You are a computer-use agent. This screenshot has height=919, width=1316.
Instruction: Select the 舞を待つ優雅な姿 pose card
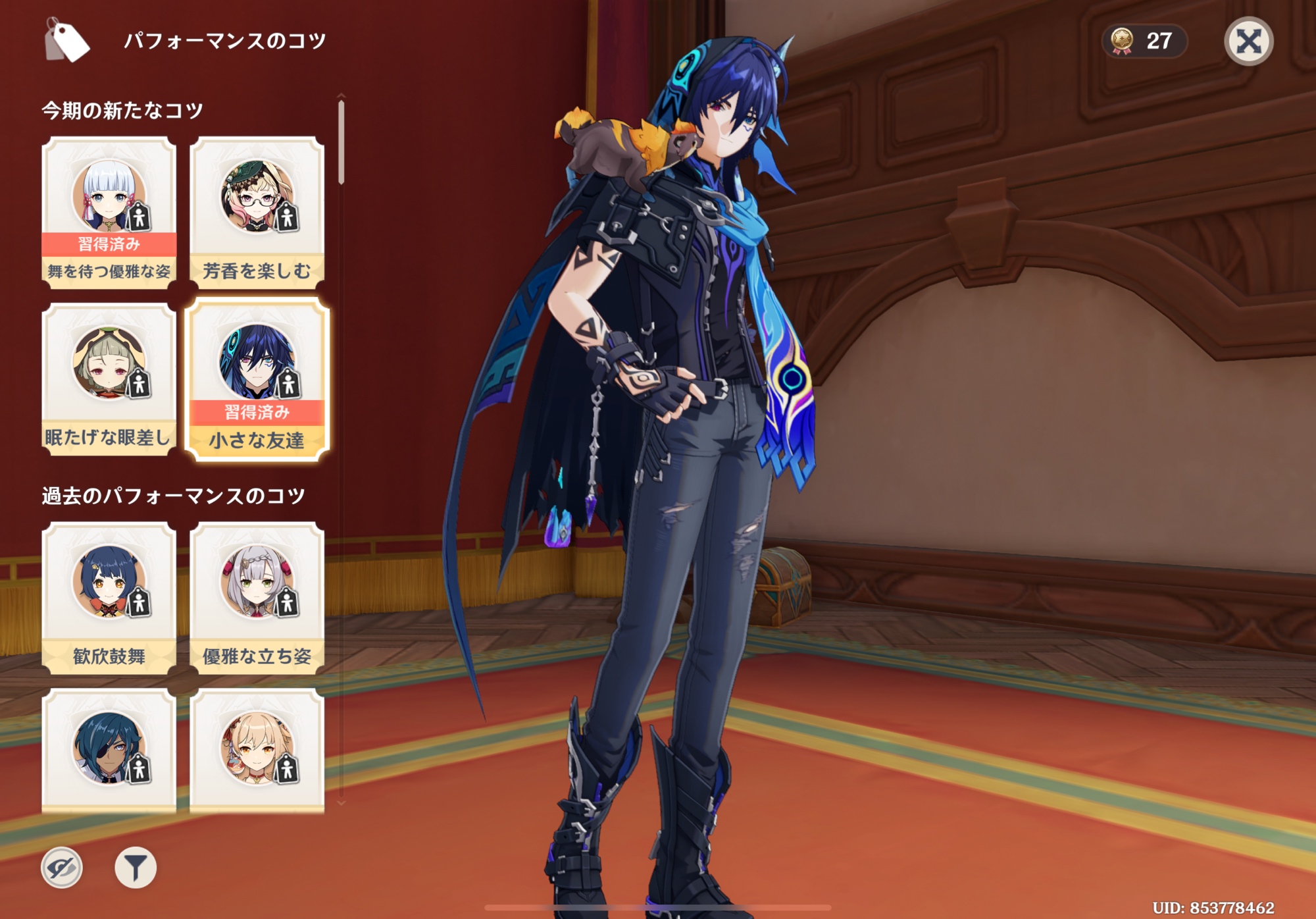(x=109, y=212)
